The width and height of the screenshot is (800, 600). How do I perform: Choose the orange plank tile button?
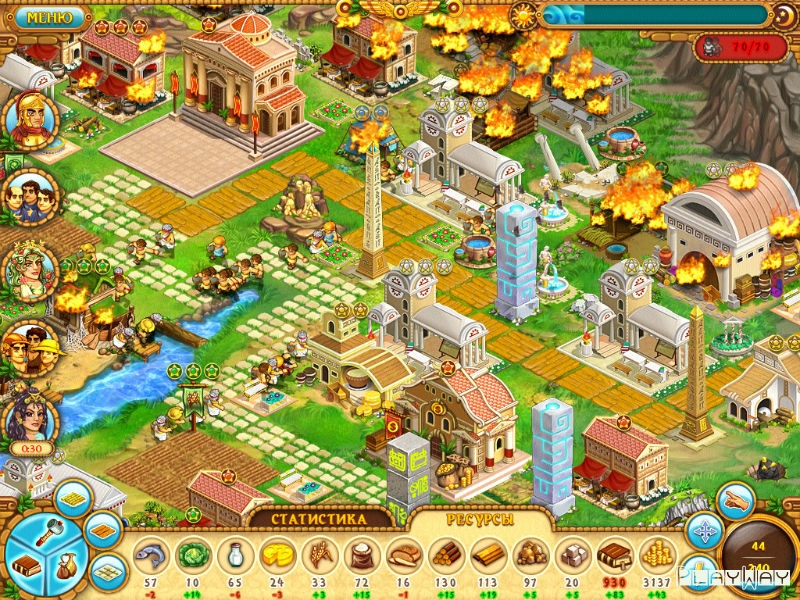[x=102, y=529]
